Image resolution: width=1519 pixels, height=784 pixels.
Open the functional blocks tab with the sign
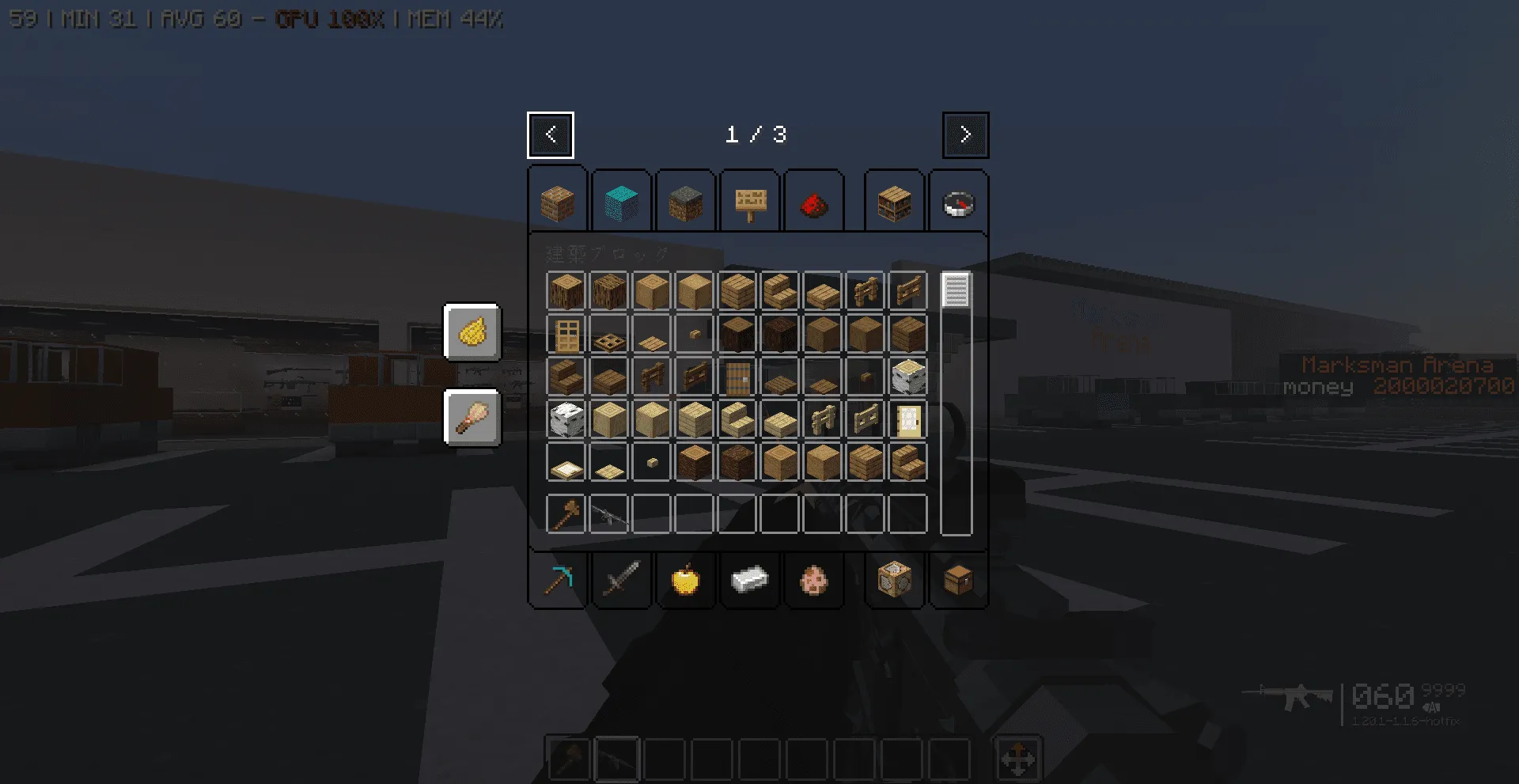click(749, 202)
